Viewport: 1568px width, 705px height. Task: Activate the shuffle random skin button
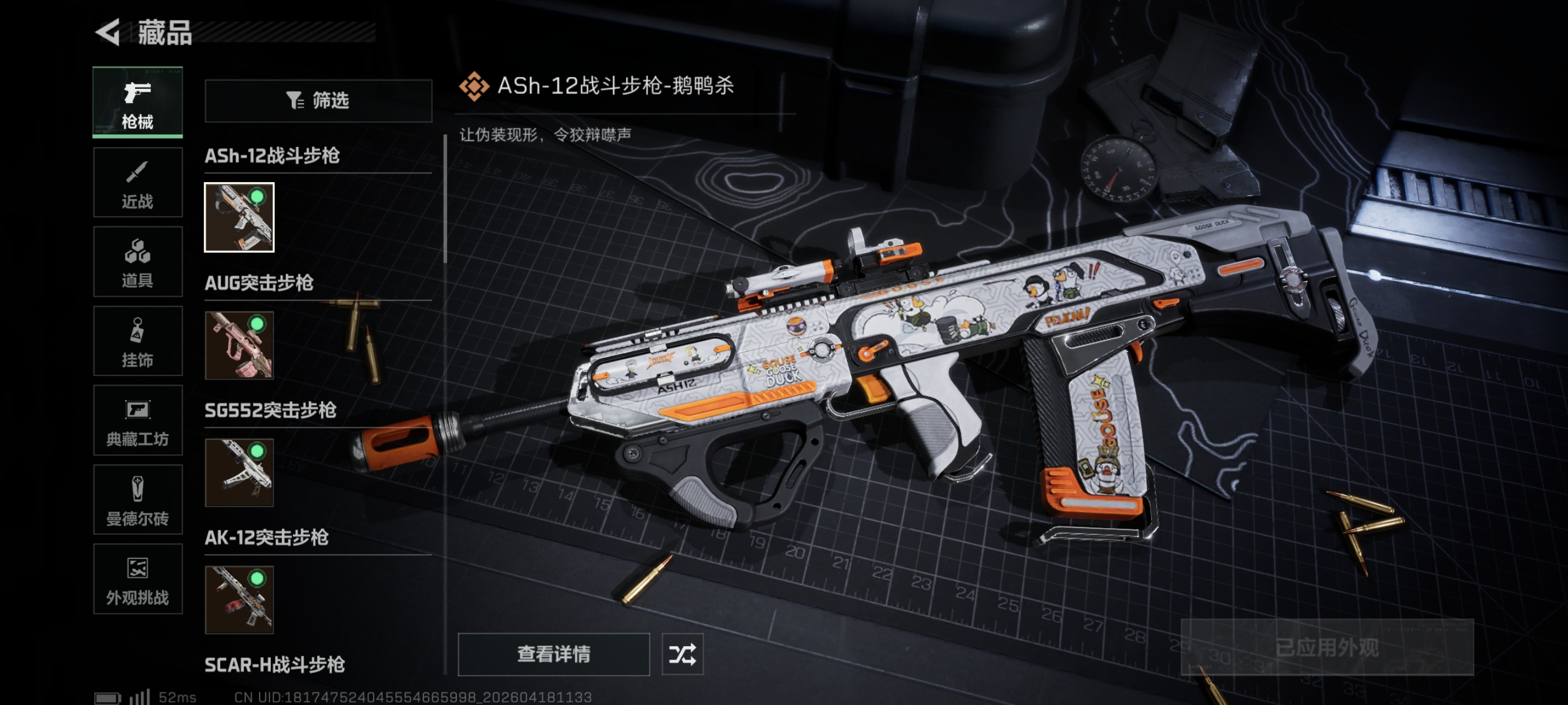(682, 654)
